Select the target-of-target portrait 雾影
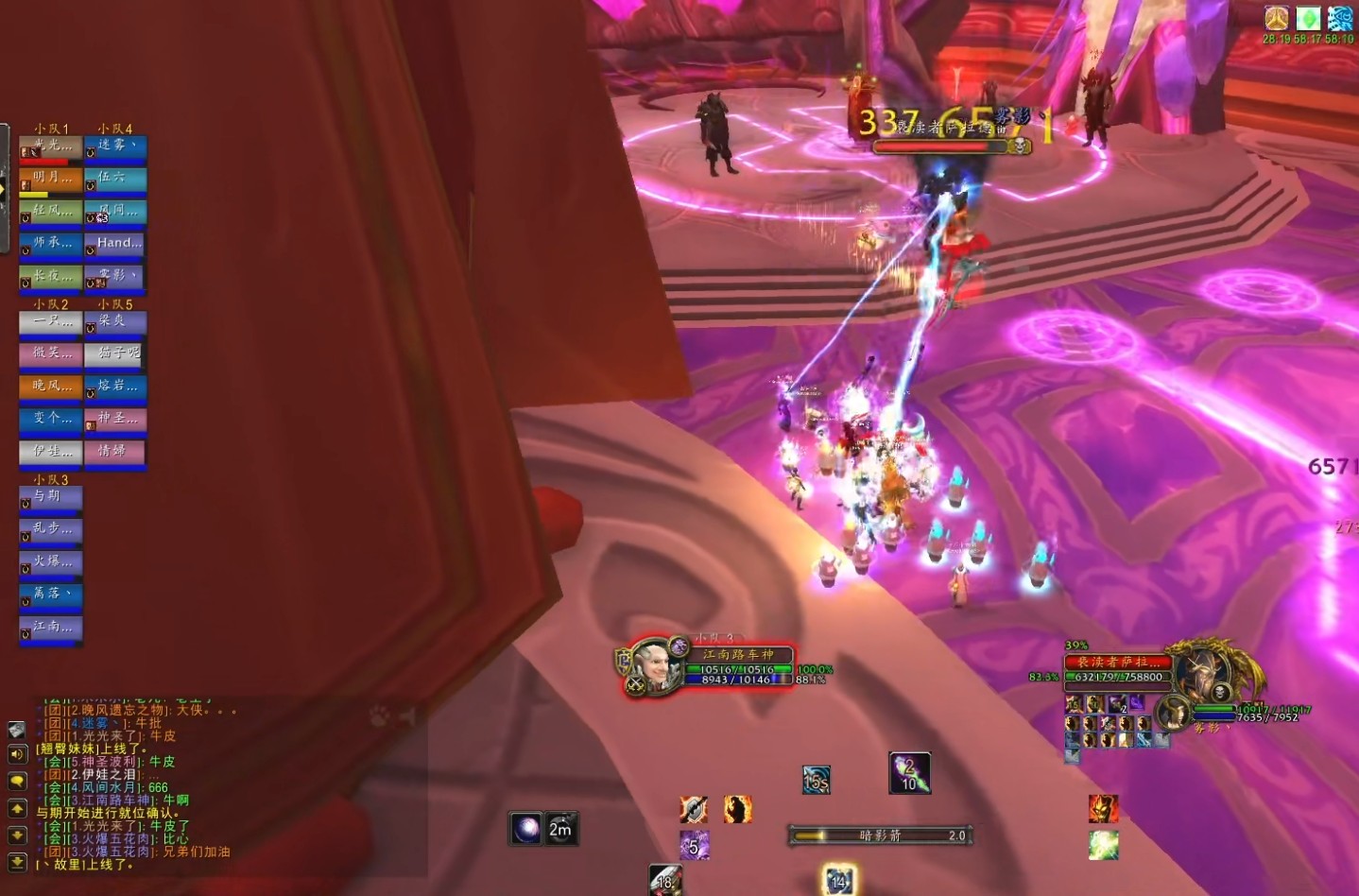Screen dimensions: 1359x896 (x=1175, y=712)
